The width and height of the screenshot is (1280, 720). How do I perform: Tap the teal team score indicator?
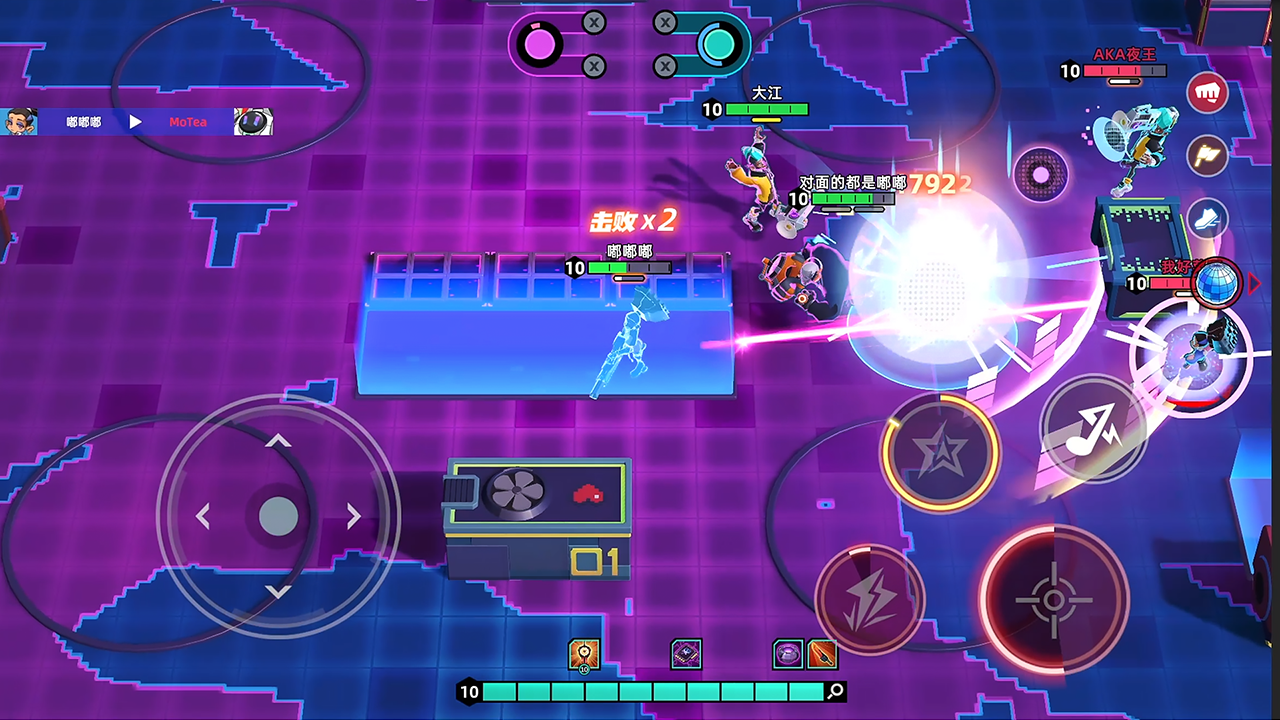(x=717, y=44)
